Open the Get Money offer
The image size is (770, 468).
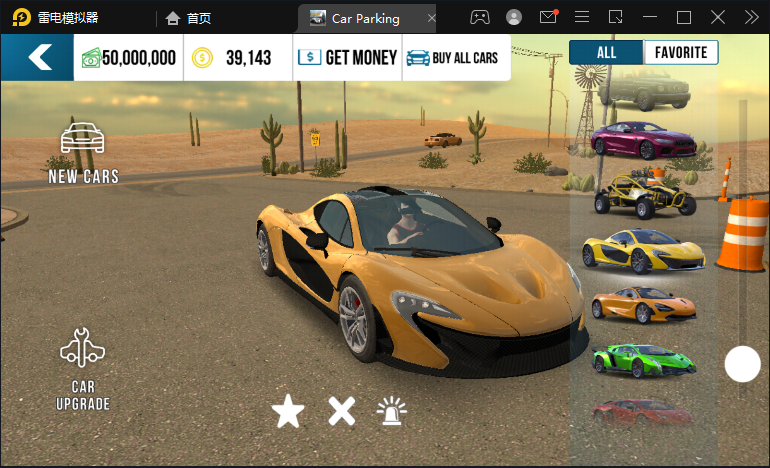point(348,58)
